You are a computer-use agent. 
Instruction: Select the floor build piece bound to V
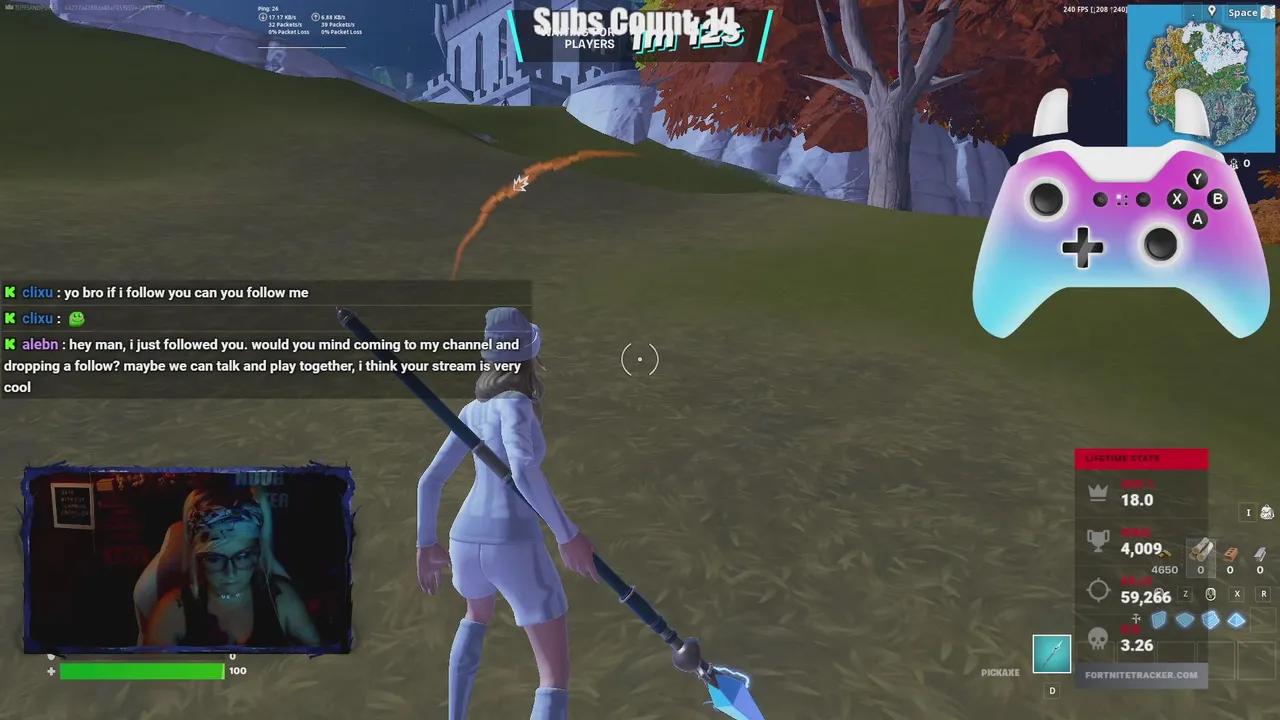[x=1184, y=620]
